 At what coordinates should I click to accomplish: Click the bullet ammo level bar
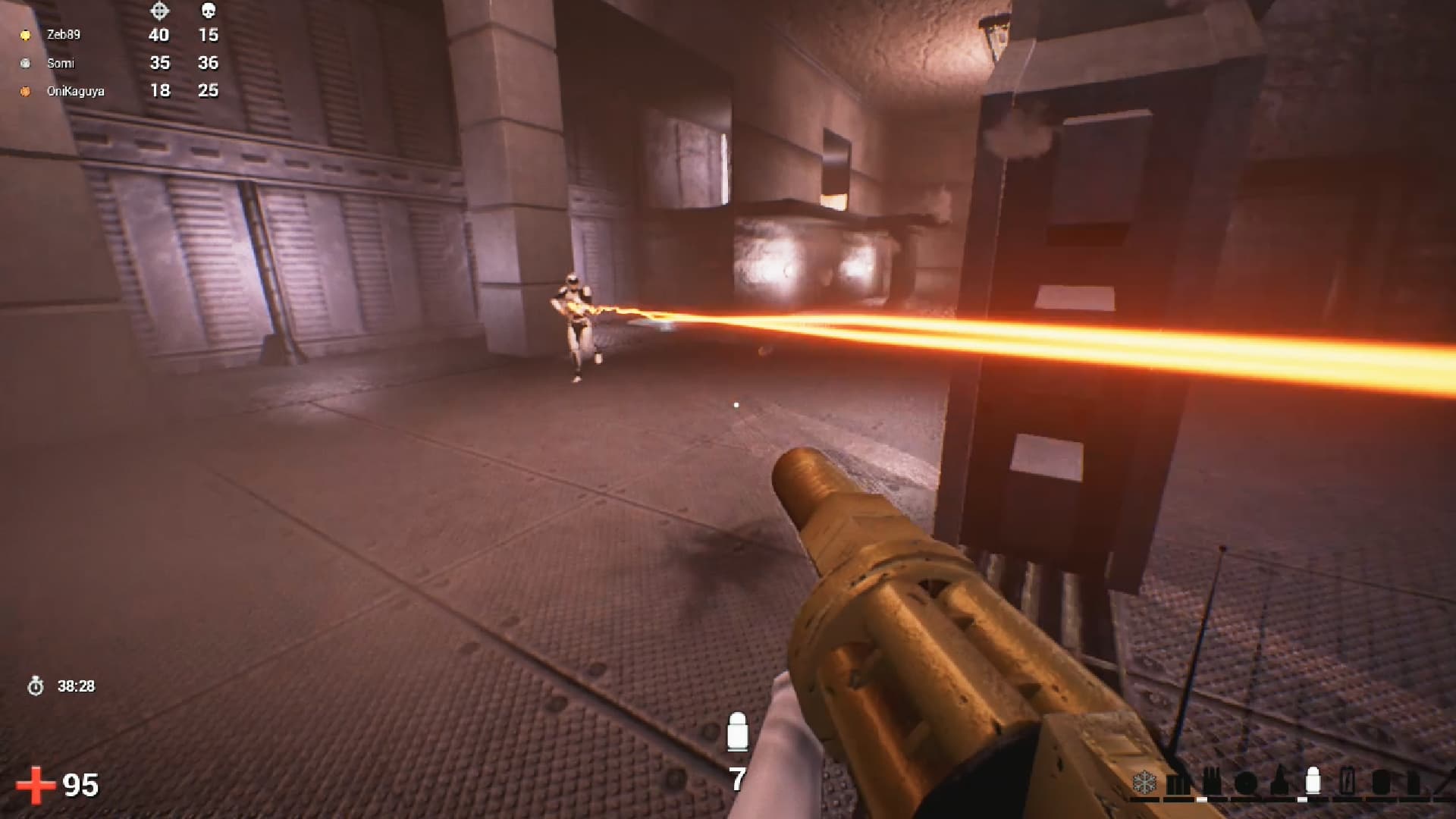(x=1302, y=800)
